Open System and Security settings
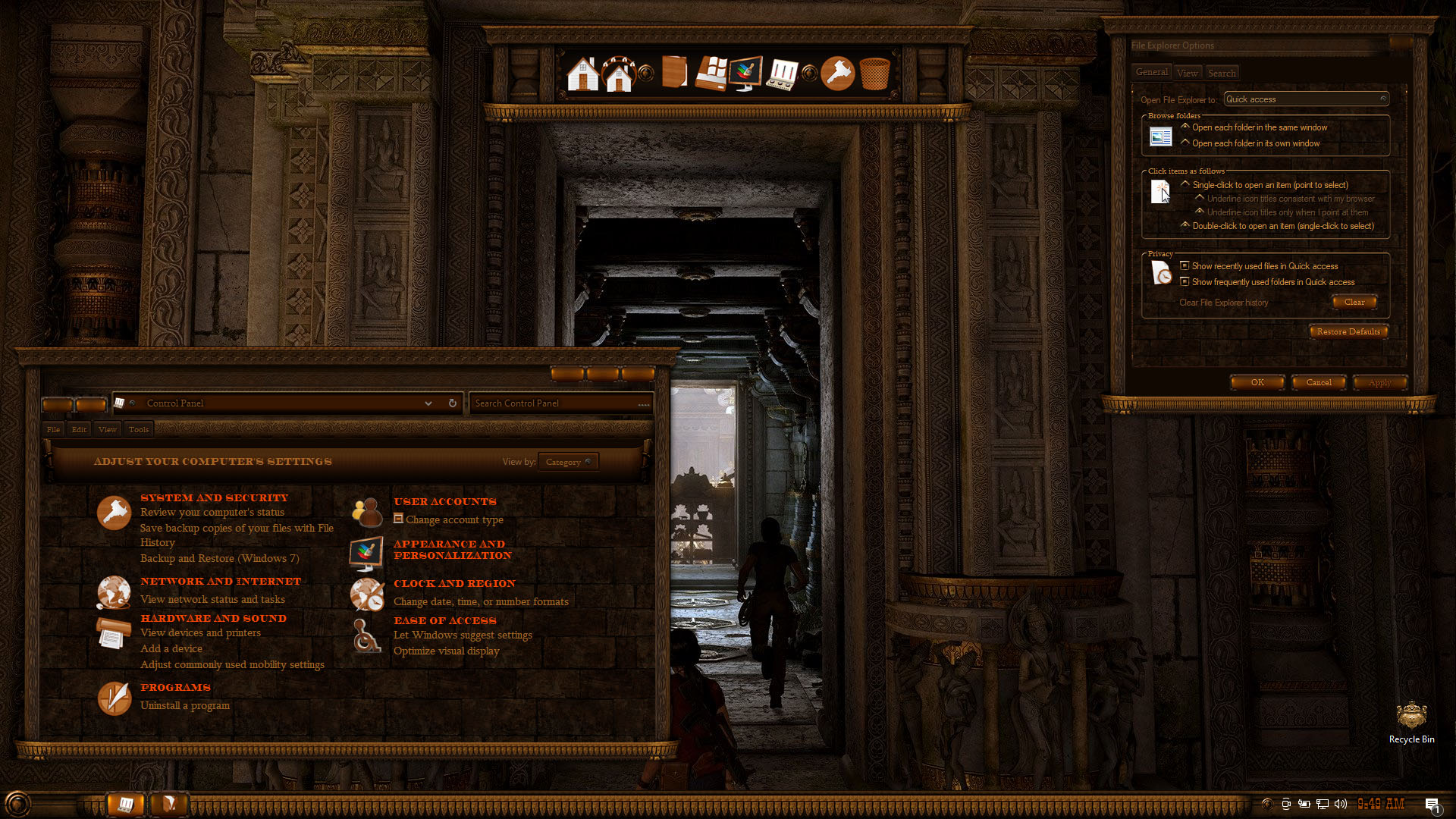Viewport: 1456px width, 819px height. pyautogui.click(x=214, y=498)
